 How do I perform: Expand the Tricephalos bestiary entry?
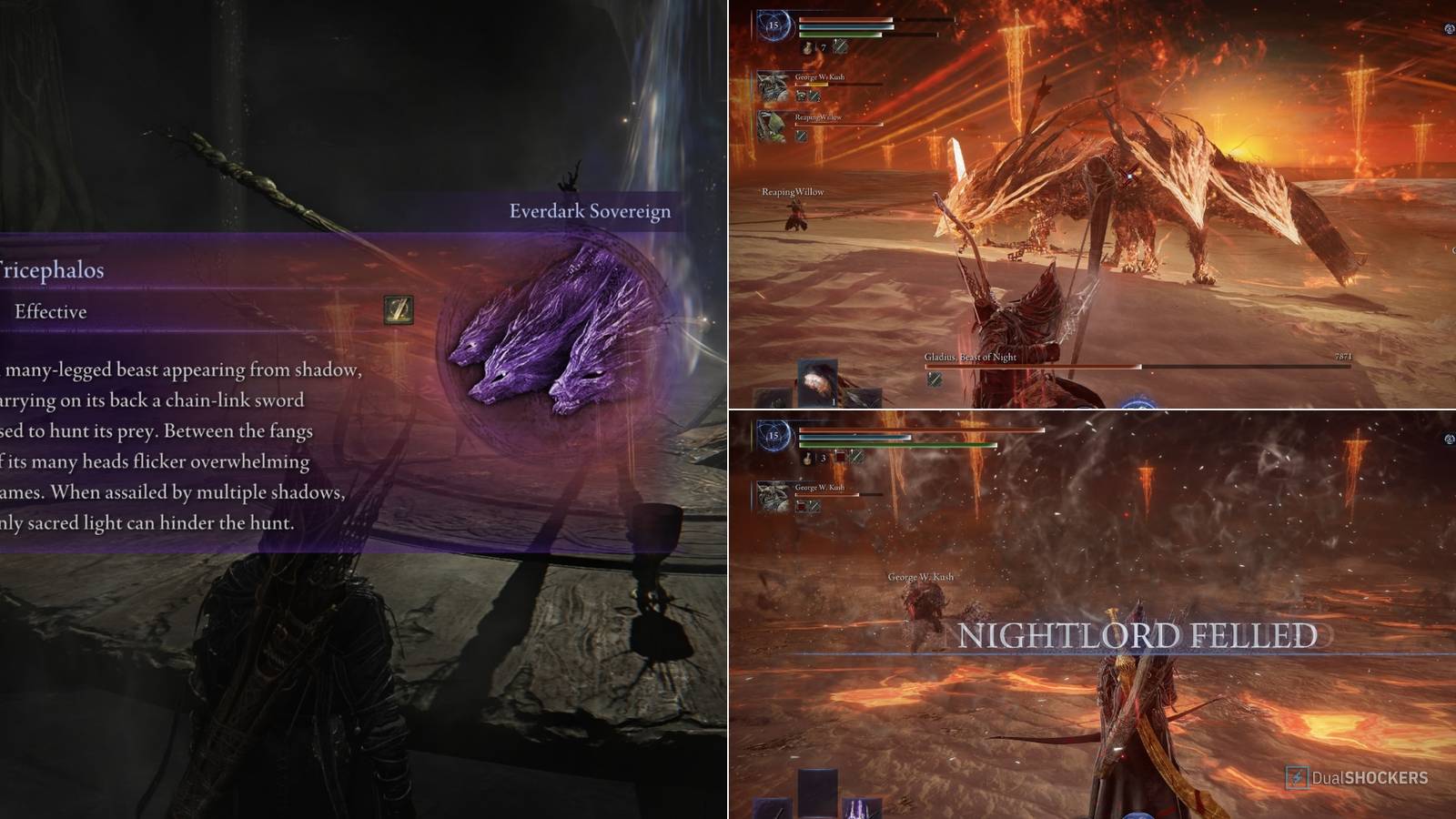(53, 269)
